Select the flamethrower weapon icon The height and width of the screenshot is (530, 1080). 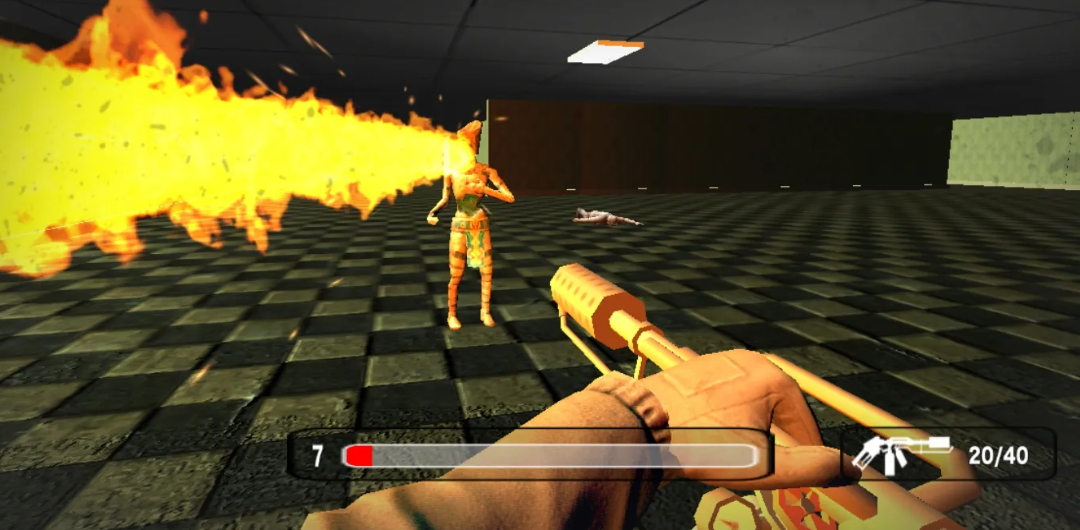coord(899,455)
